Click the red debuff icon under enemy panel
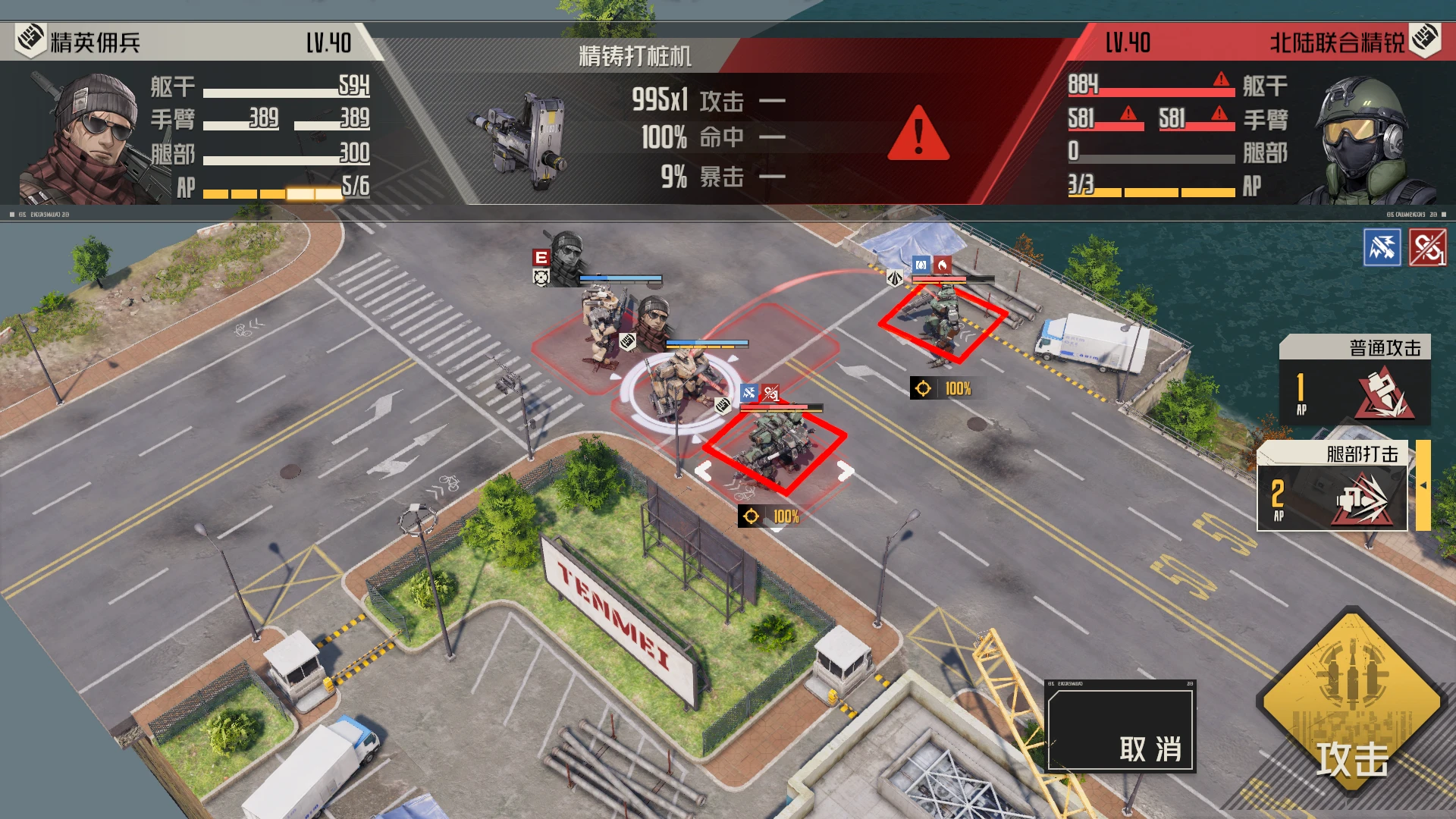Viewport: 1456px width, 819px height. (1427, 247)
